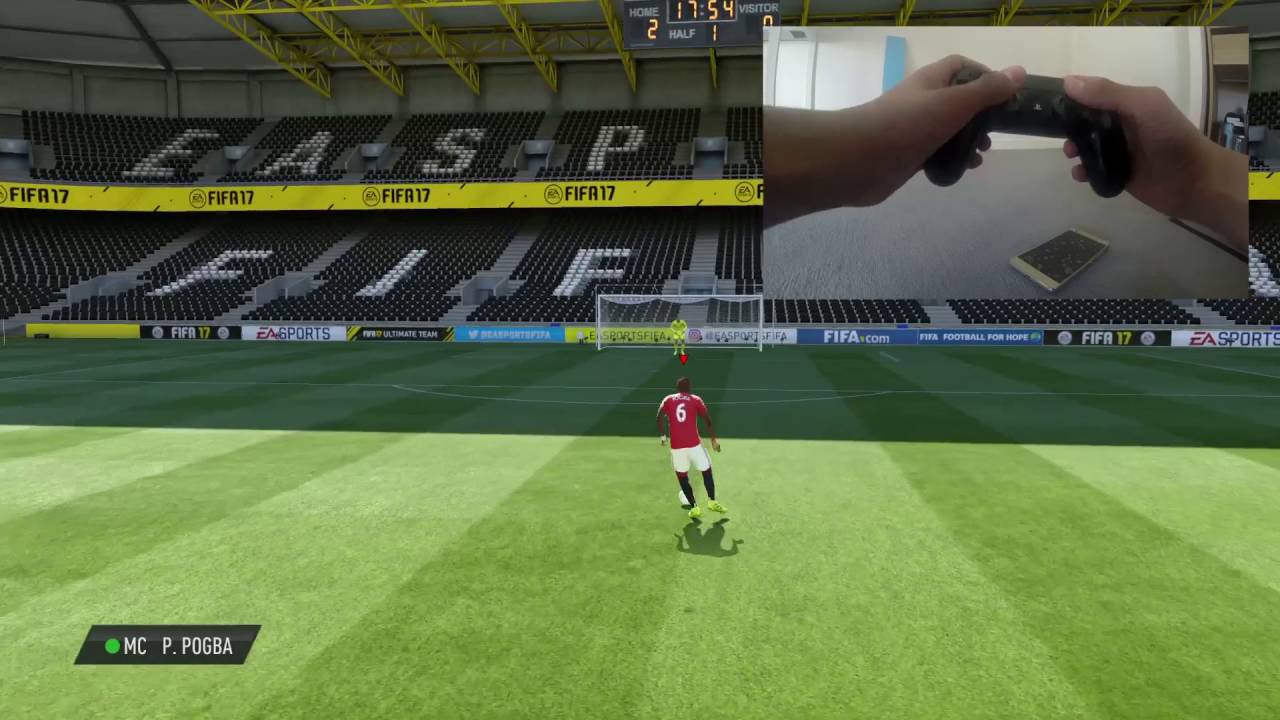
Task: Open the HOME score display on the scoreboard
Action: [x=650, y=17]
